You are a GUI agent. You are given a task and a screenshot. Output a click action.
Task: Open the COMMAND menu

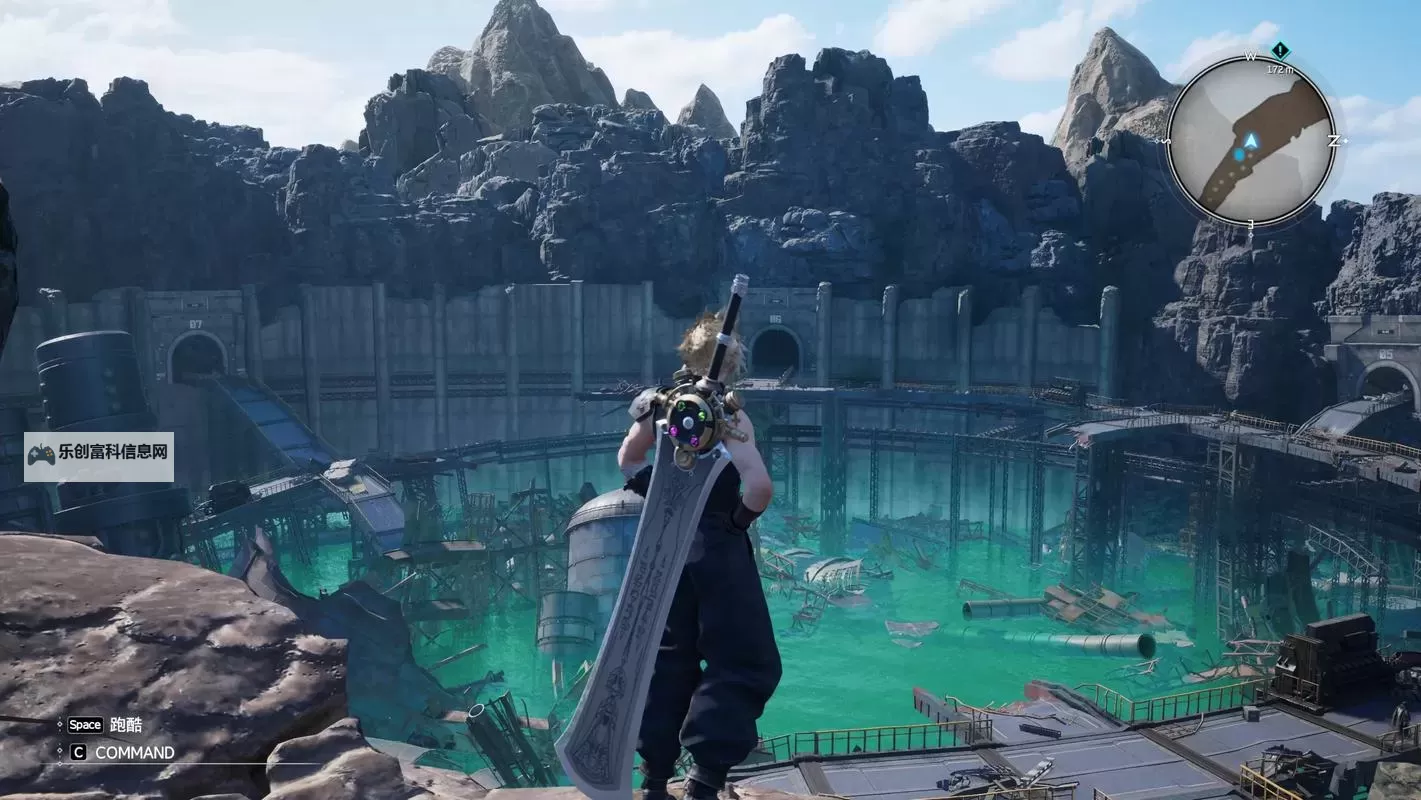click(x=133, y=752)
